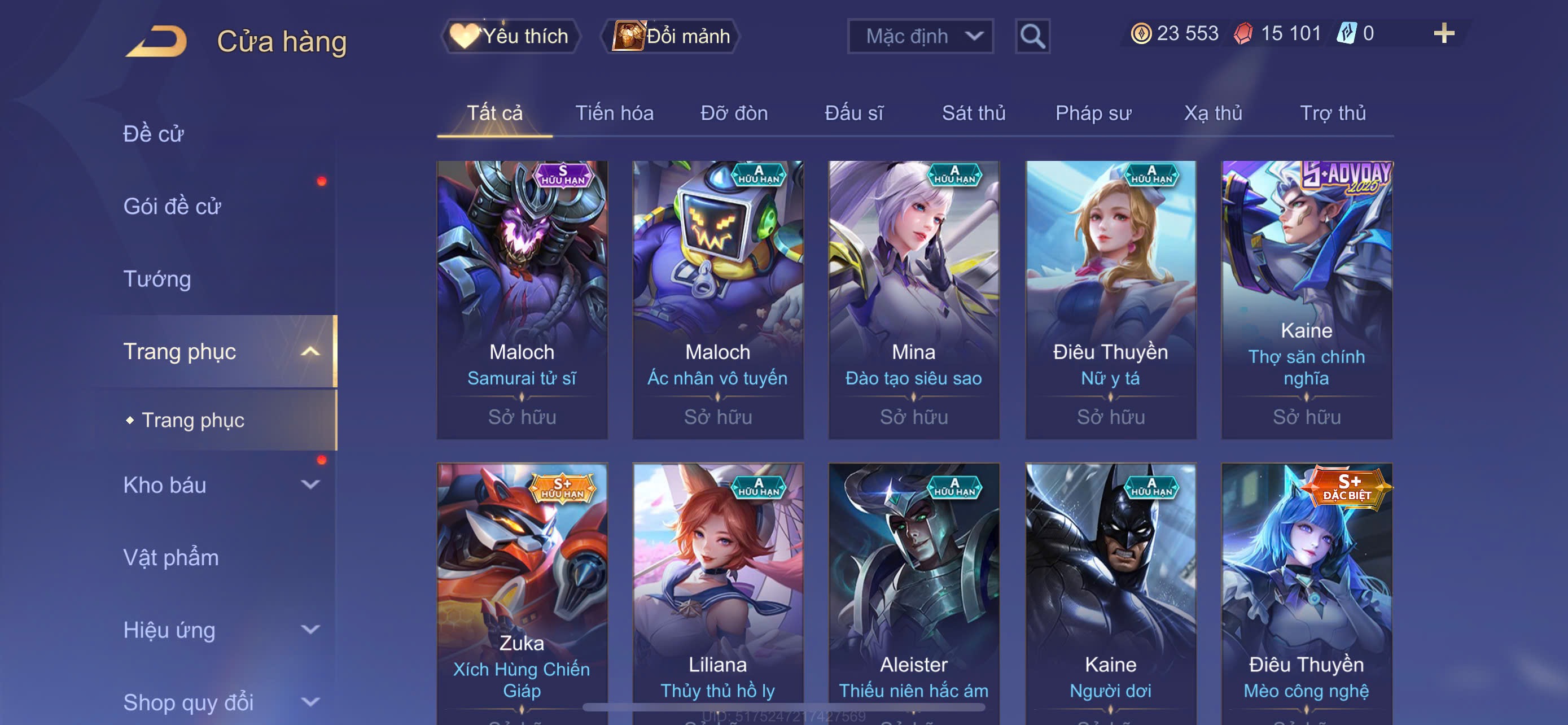Open the Đổi mảnh fragment exchange
The width and height of the screenshot is (1568, 725).
[x=671, y=36]
